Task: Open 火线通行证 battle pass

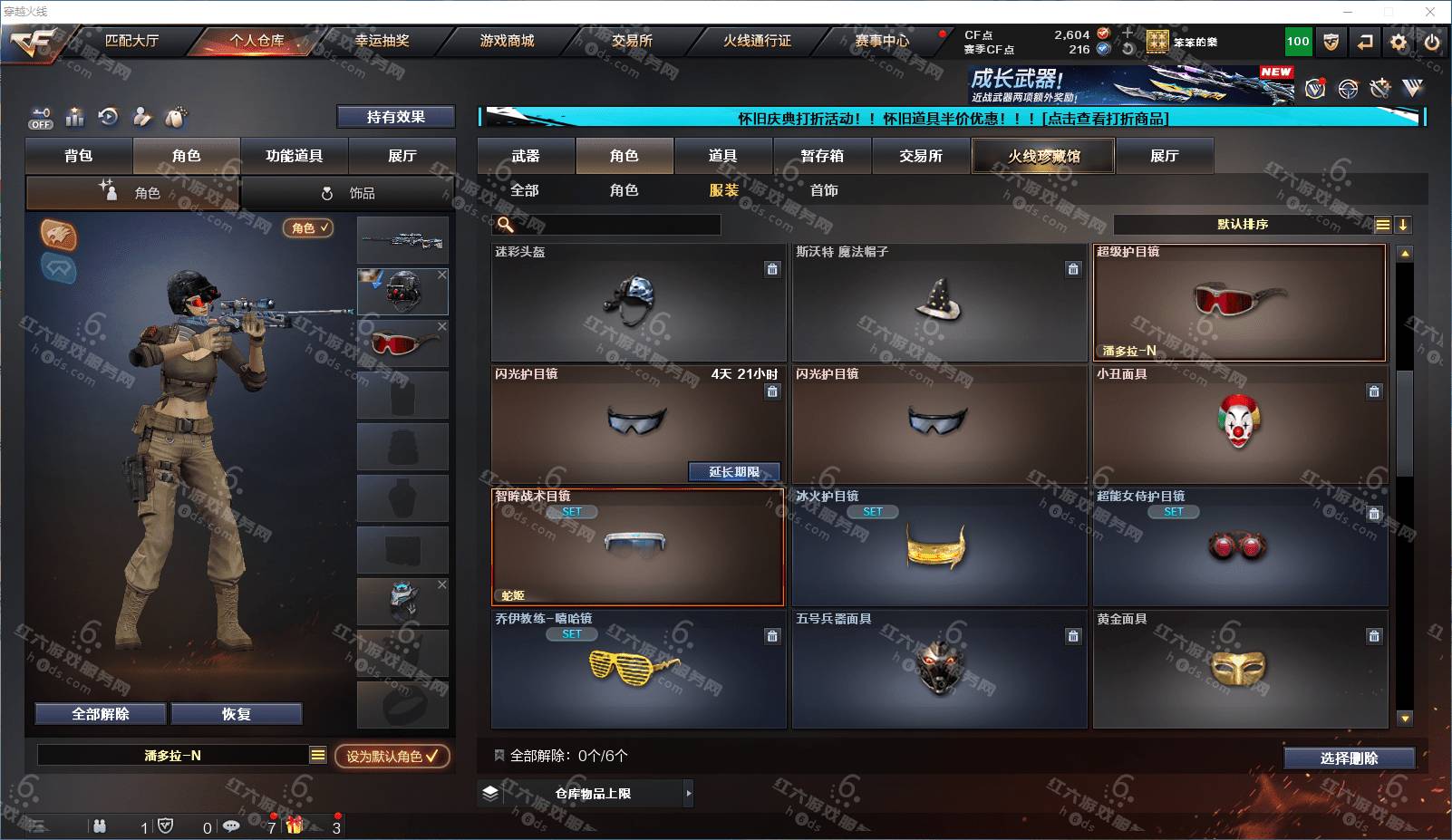Action: 757,41
